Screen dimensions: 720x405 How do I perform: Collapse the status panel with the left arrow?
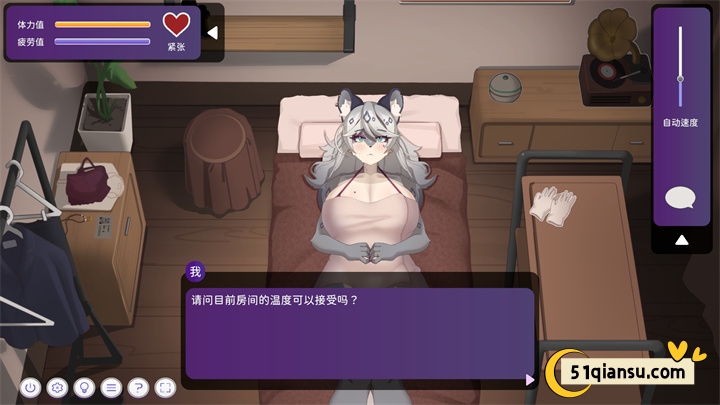coord(212,32)
